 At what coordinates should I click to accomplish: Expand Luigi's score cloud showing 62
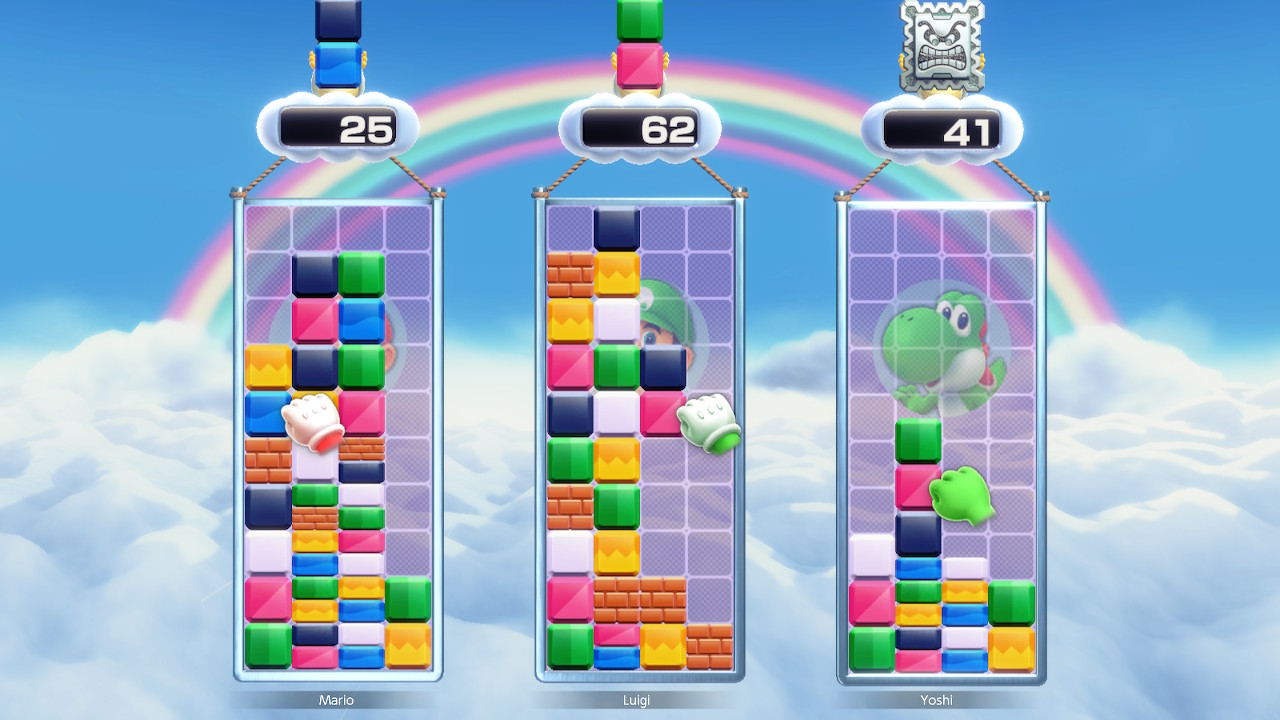pos(638,128)
